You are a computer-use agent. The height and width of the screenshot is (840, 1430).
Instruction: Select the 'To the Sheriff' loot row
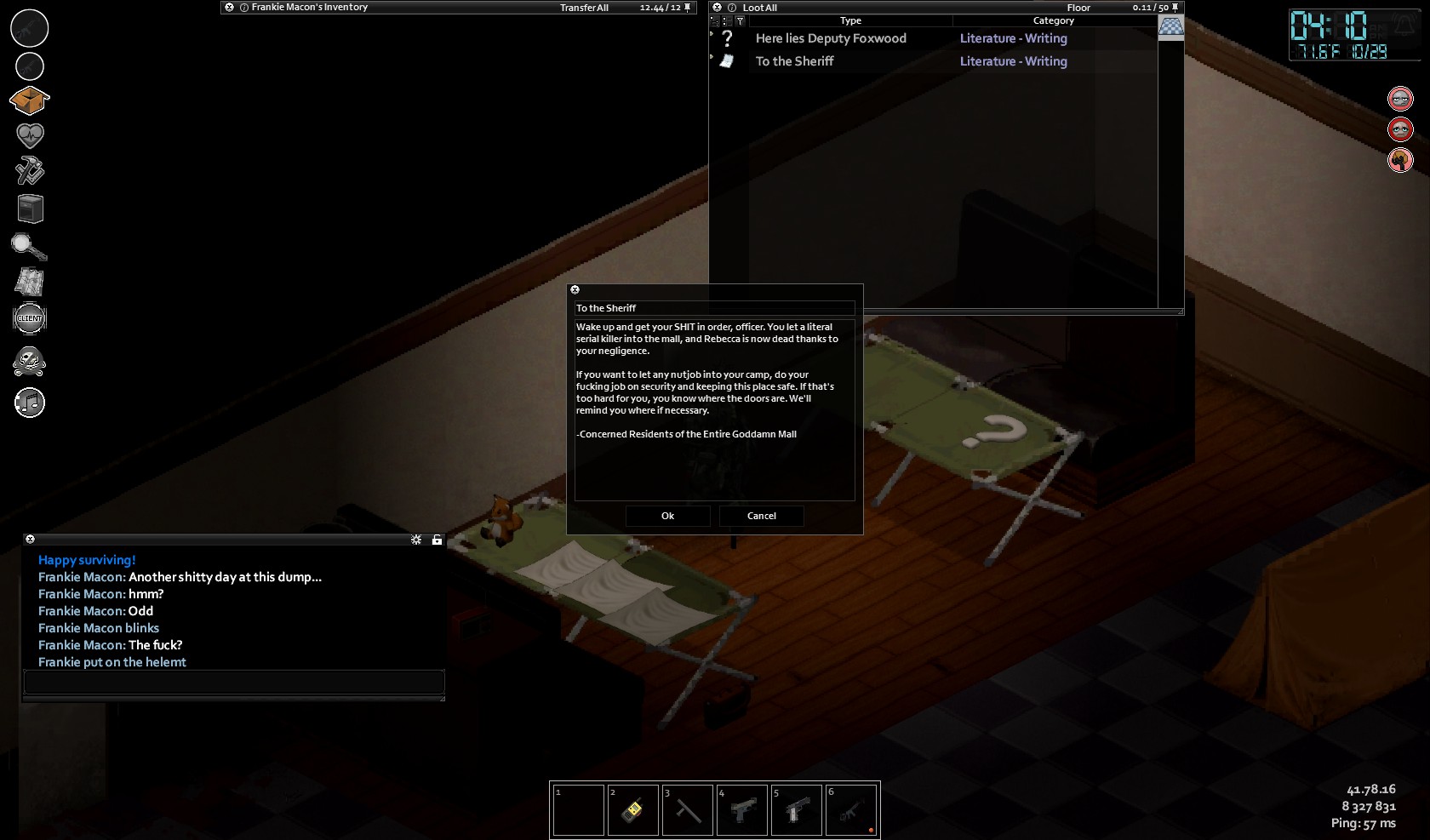tap(794, 61)
